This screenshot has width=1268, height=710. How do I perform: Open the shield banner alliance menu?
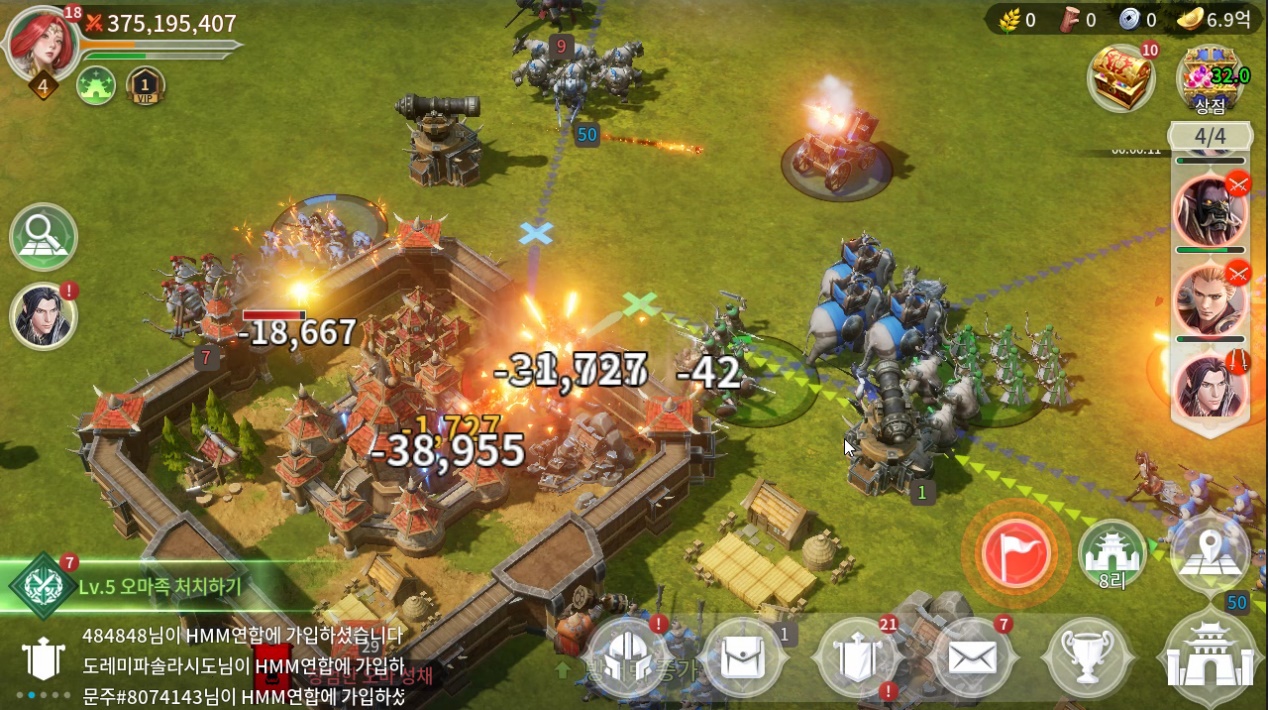(858, 659)
